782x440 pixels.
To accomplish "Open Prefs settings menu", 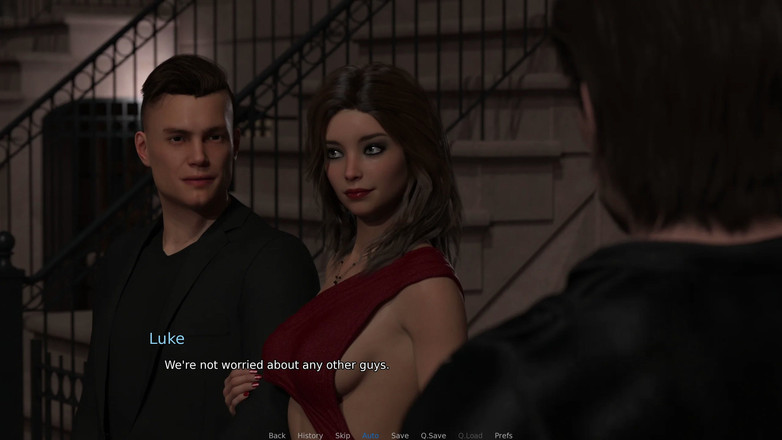I will click(x=504, y=435).
